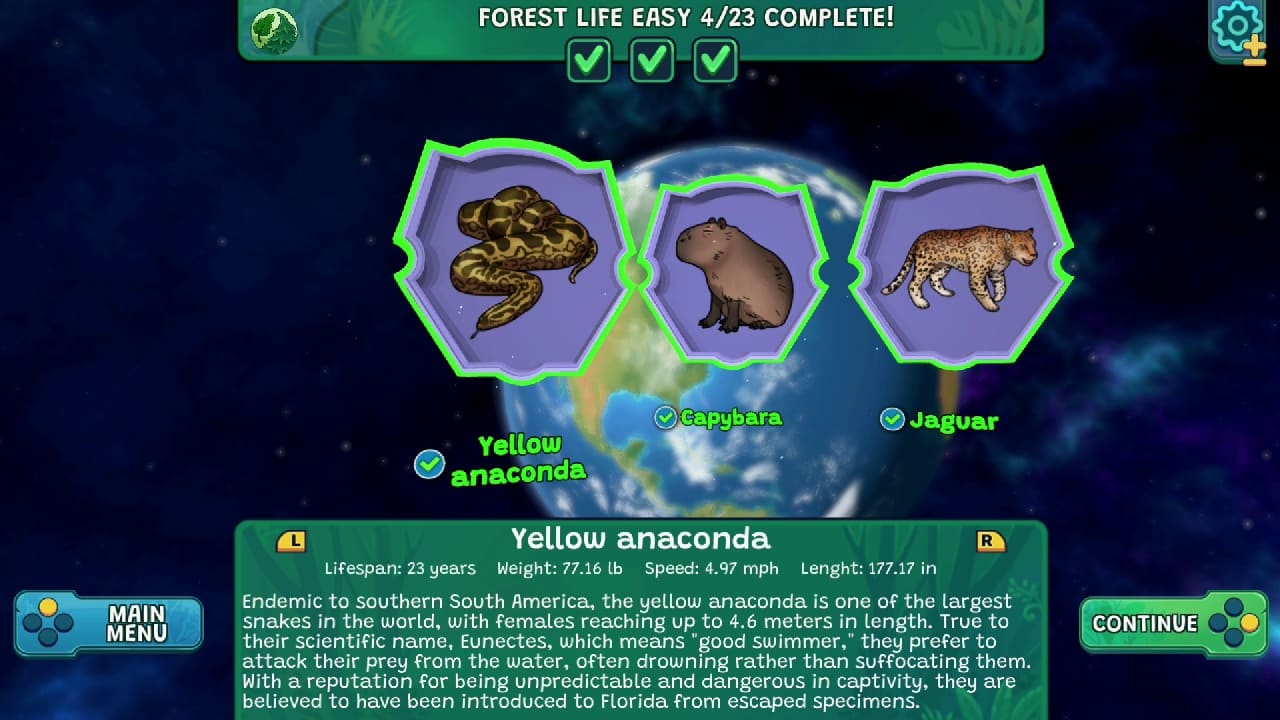Image resolution: width=1280 pixels, height=720 pixels.
Task: Select the Yellow anaconda info panel title
Action: 641,539
